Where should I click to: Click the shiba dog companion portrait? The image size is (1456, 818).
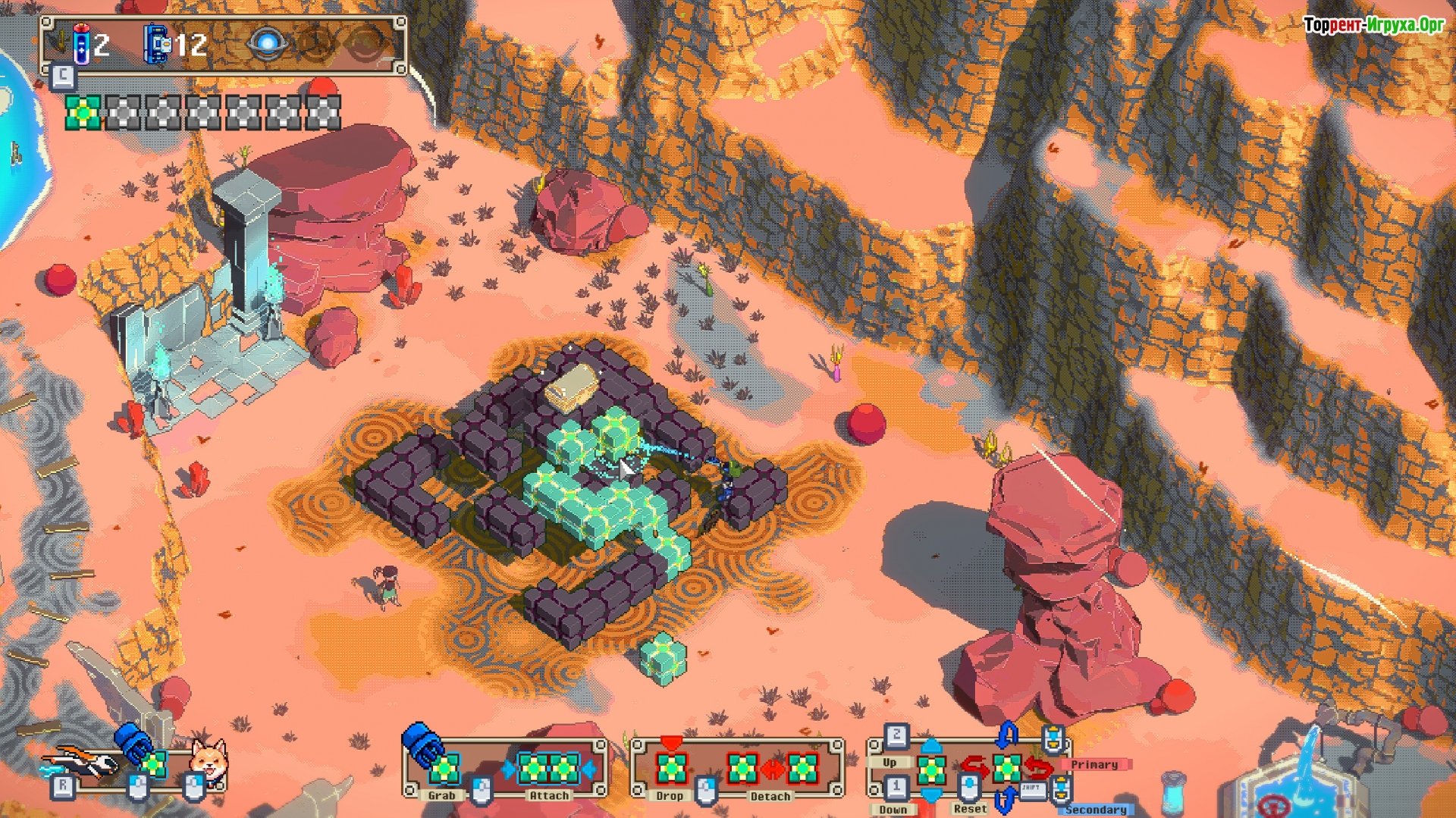[x=207, y=760]
